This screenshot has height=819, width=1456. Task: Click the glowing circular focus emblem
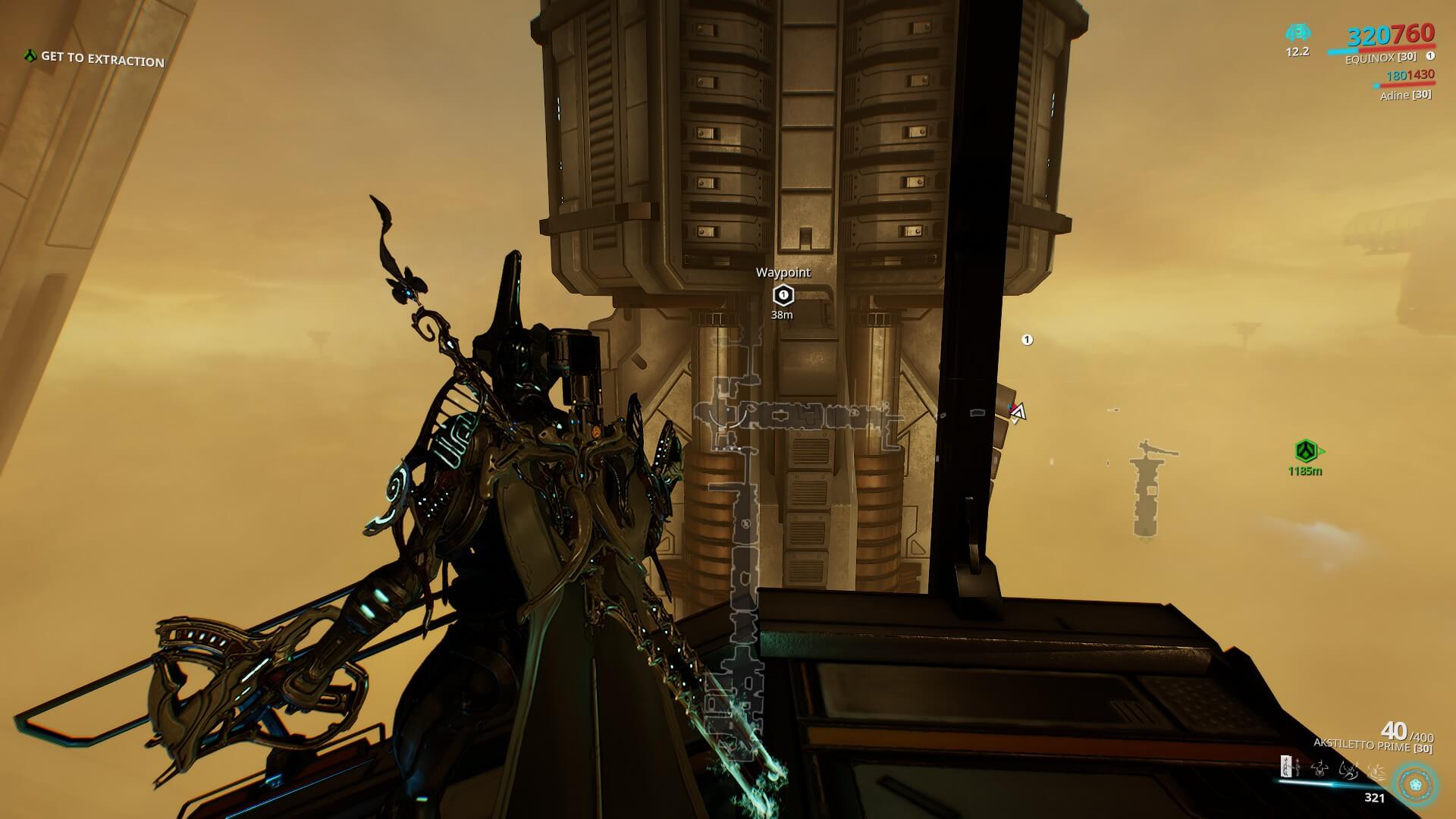point(1415,784)
